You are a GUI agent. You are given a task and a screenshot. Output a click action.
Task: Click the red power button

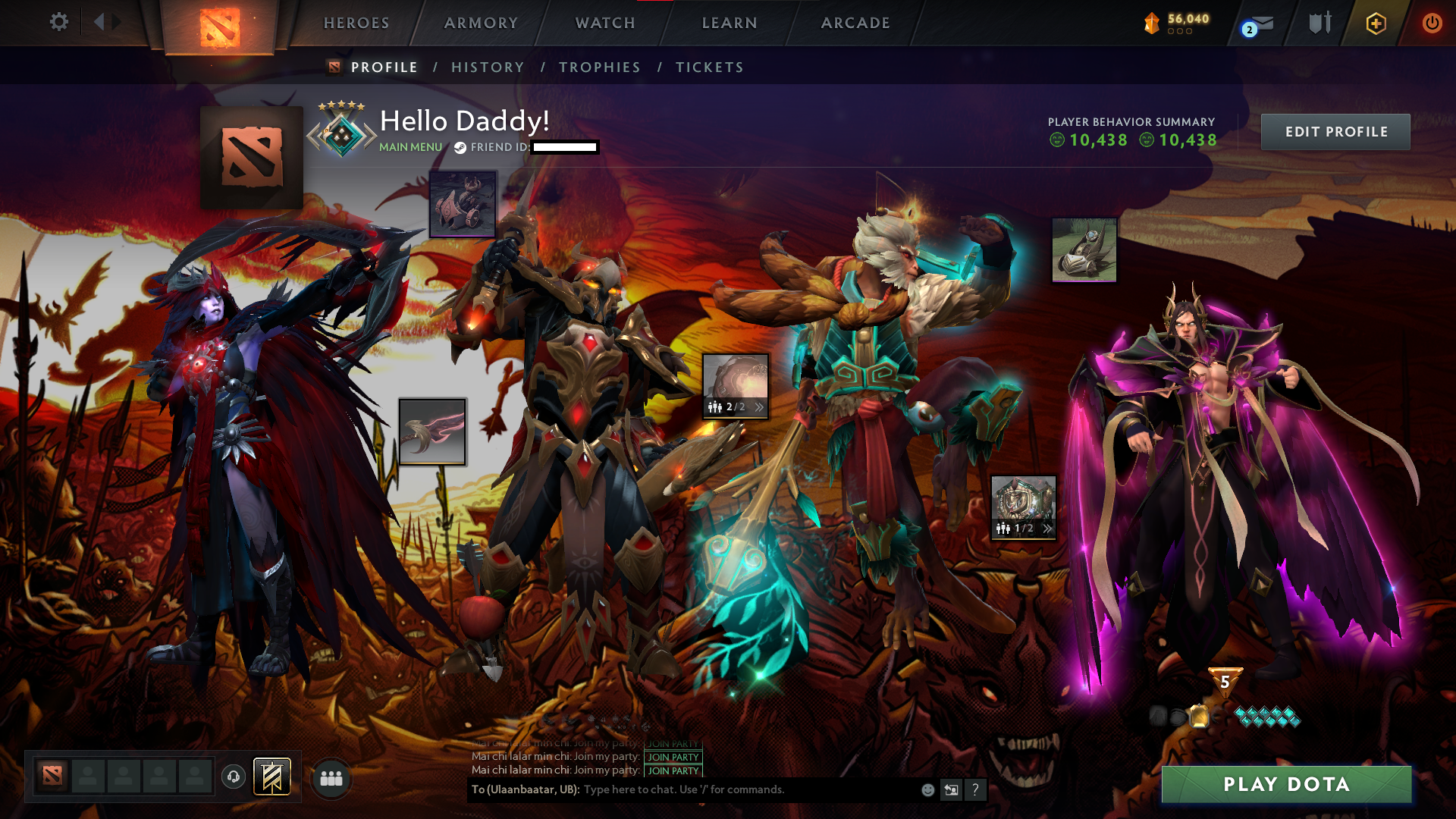point(1432,24)
